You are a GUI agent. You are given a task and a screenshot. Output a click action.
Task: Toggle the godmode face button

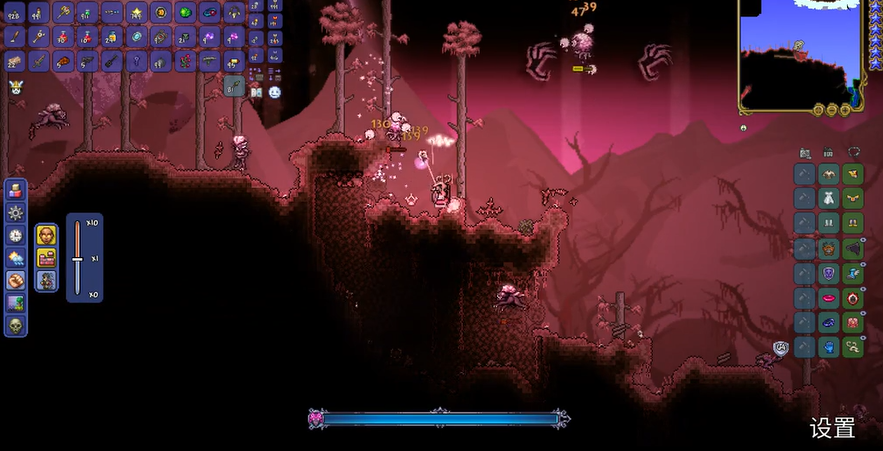46,235
